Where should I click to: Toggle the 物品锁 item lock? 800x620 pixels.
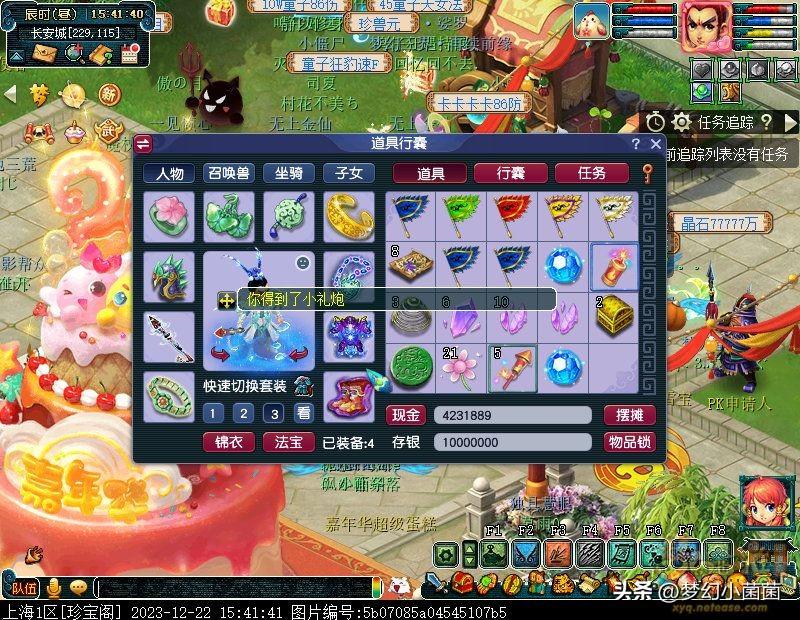[629, 442]
